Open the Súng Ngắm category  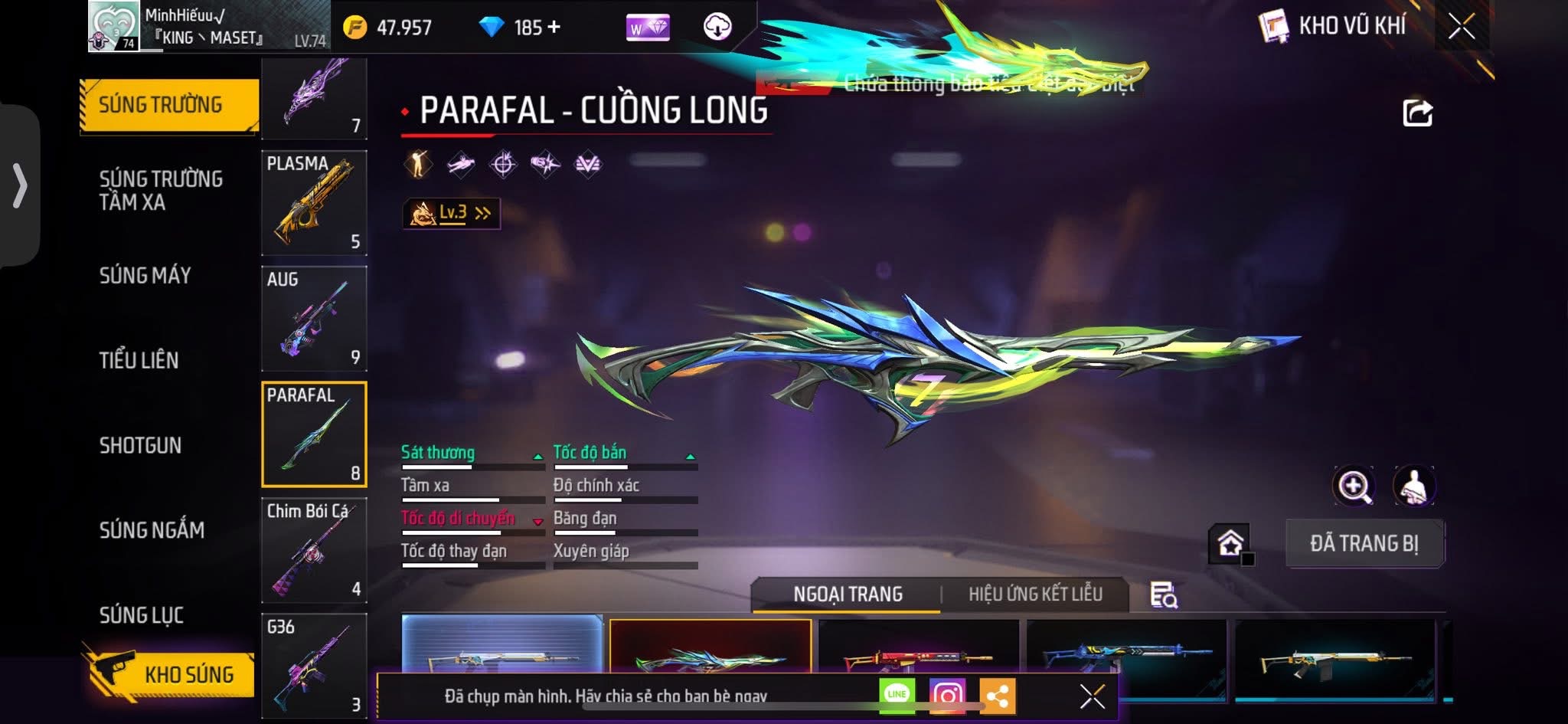[152, 529]
